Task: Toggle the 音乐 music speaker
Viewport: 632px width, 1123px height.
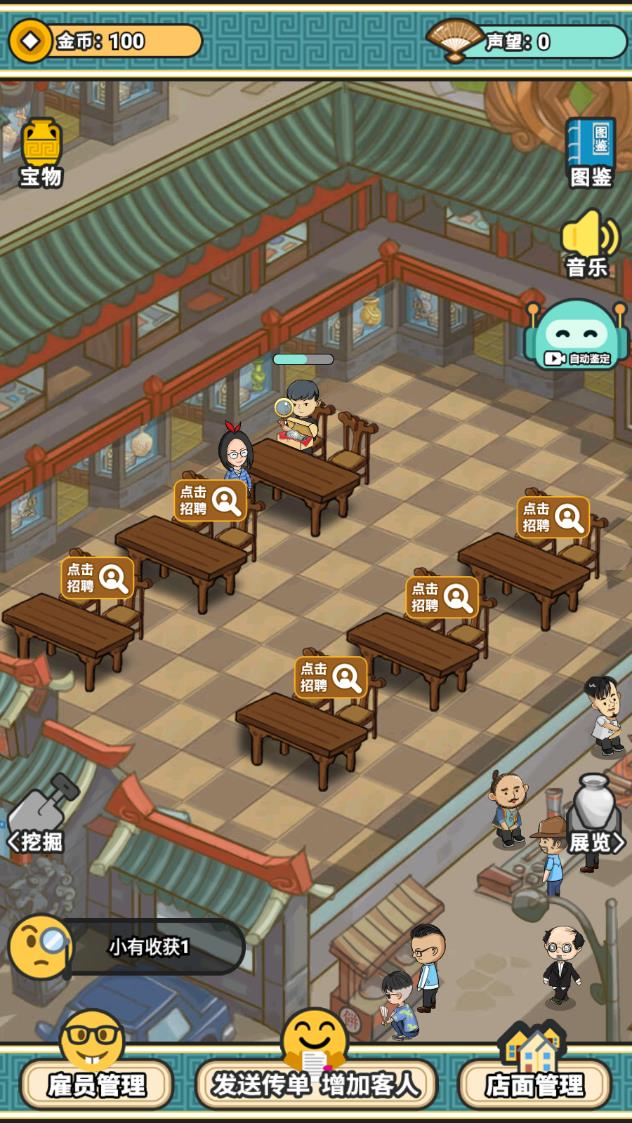Action: [589, 243]
